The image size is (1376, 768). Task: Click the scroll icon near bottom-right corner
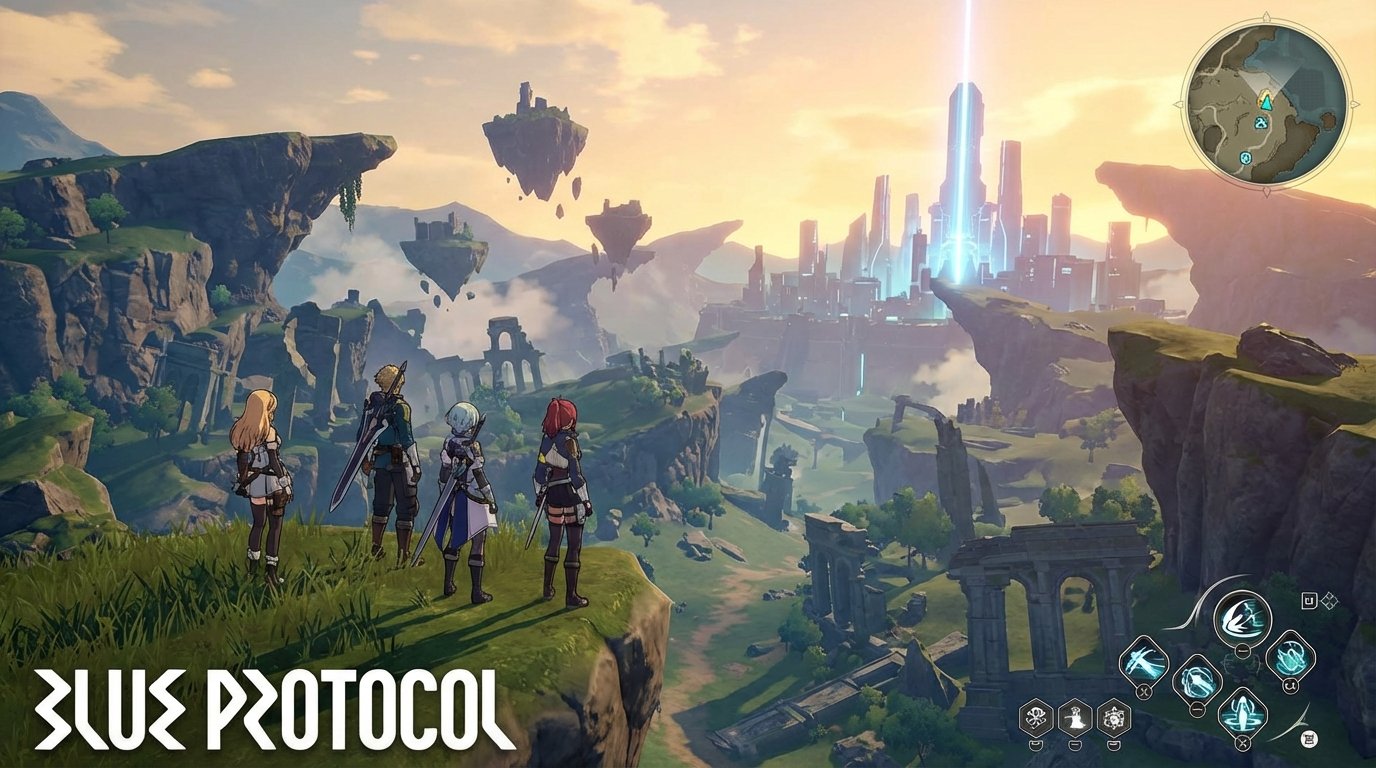(1309, 738)
